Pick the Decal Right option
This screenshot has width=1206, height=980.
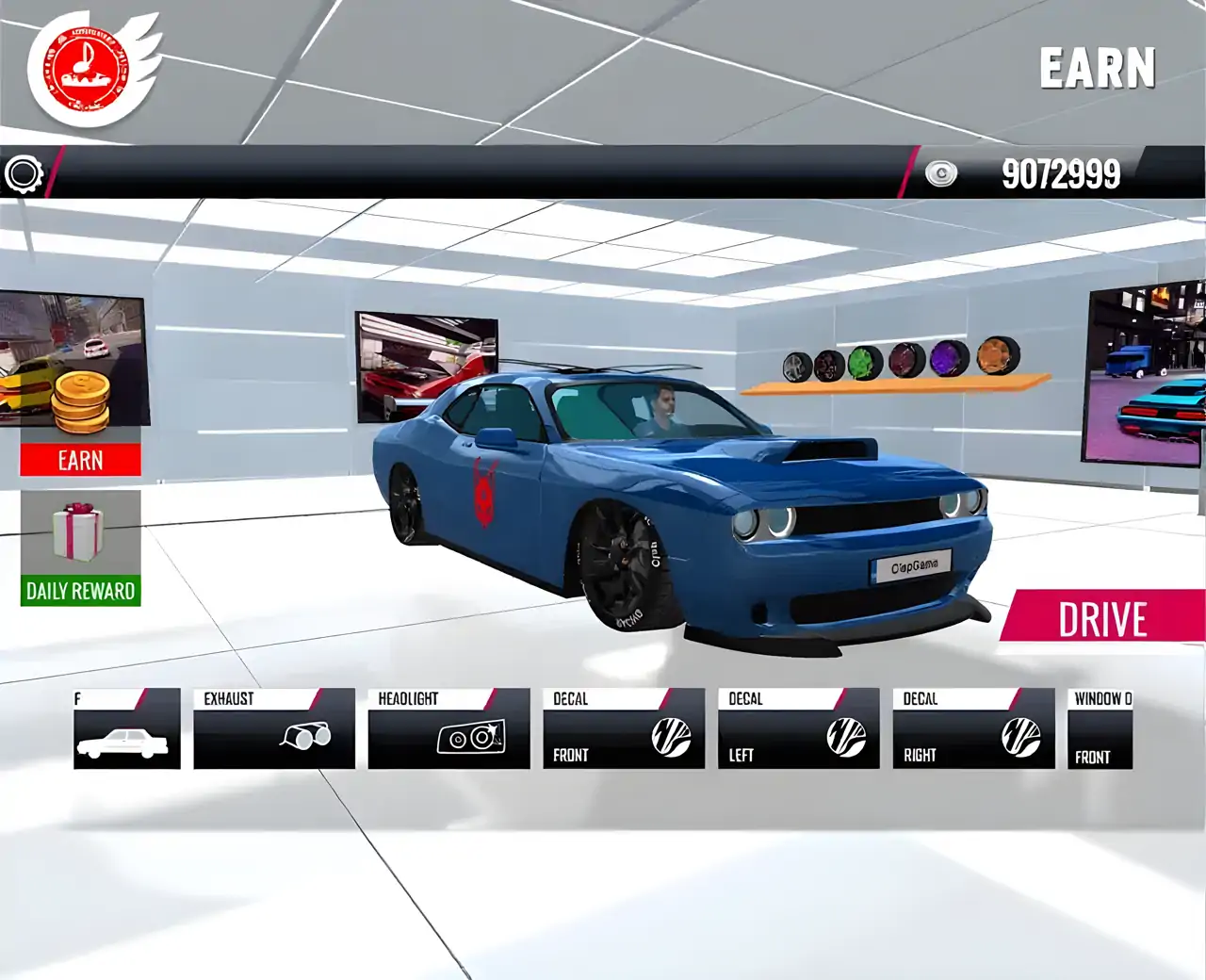(973, 728)
